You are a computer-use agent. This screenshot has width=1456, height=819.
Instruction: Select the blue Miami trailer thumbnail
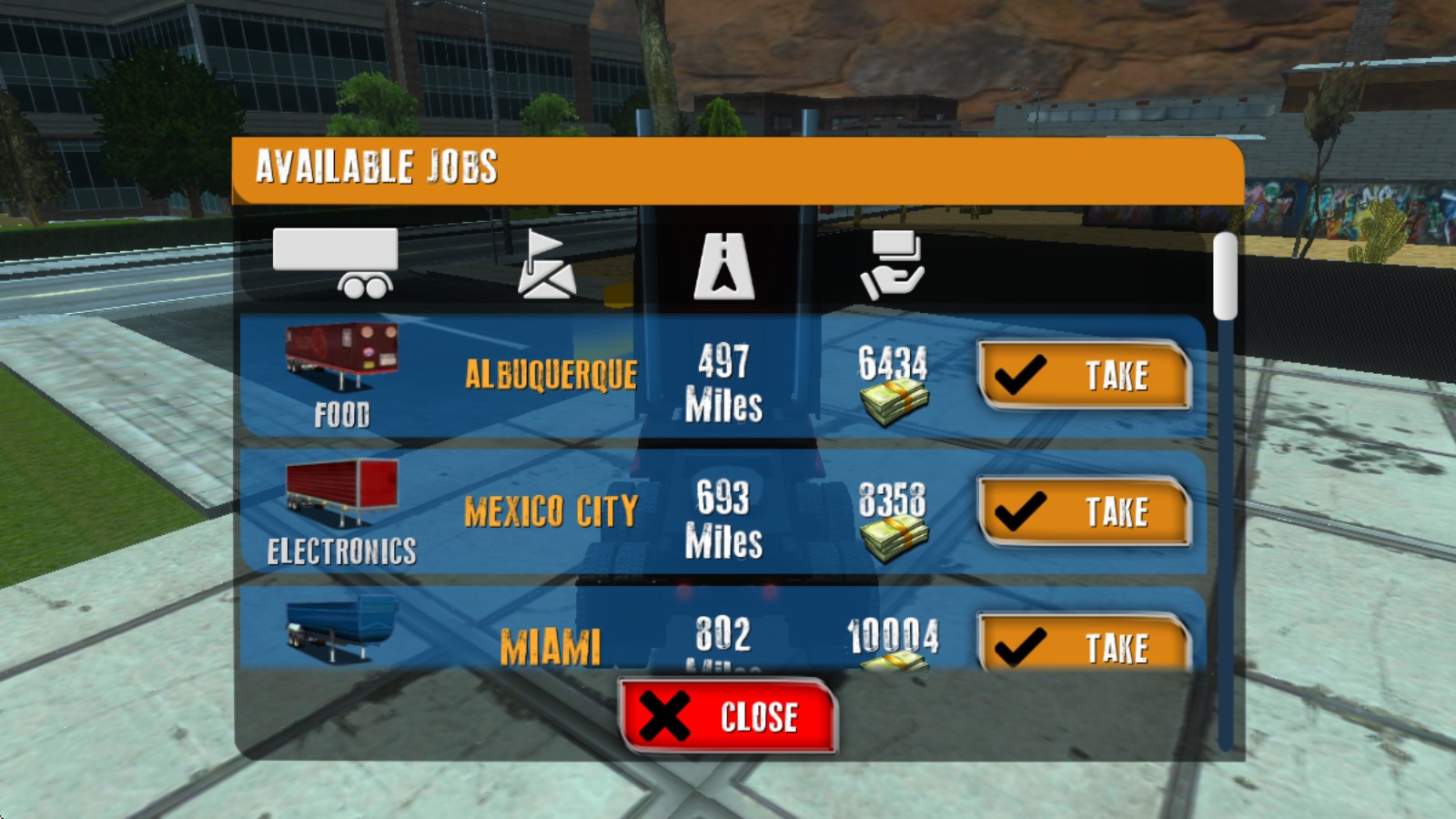pyautogui.click(x=341, y=625)
